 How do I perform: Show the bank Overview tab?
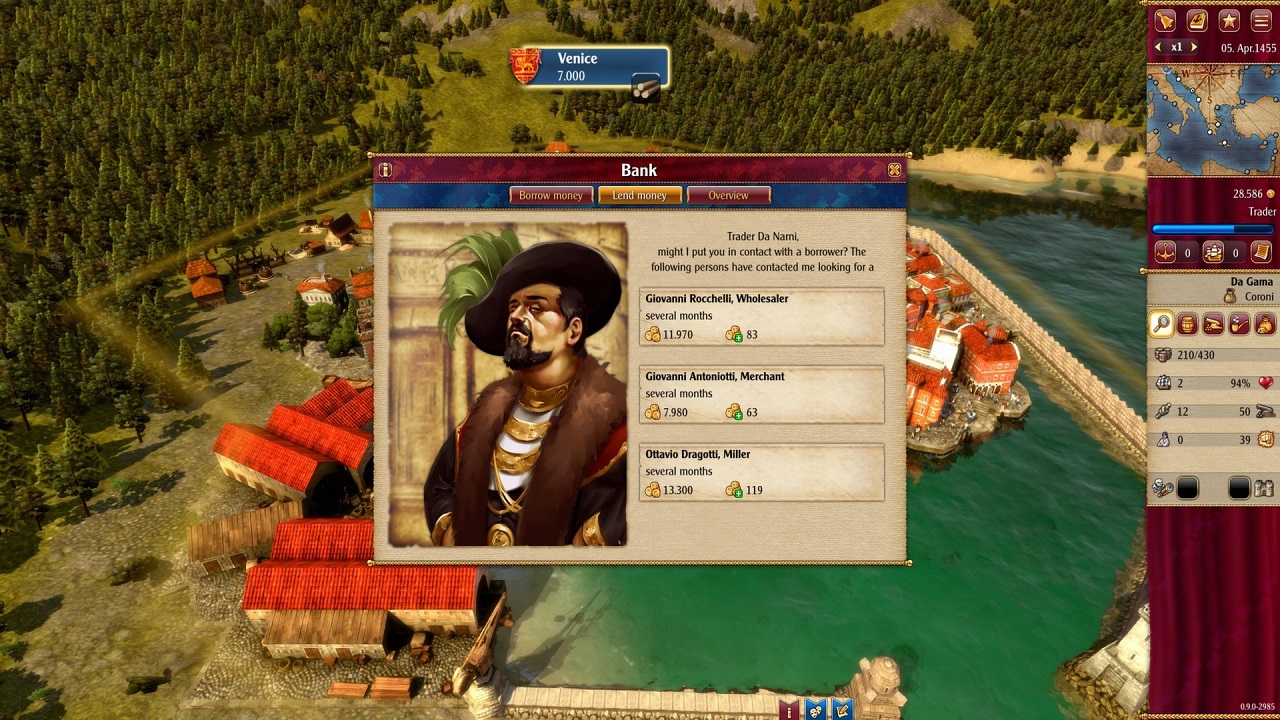click(728, 195)
